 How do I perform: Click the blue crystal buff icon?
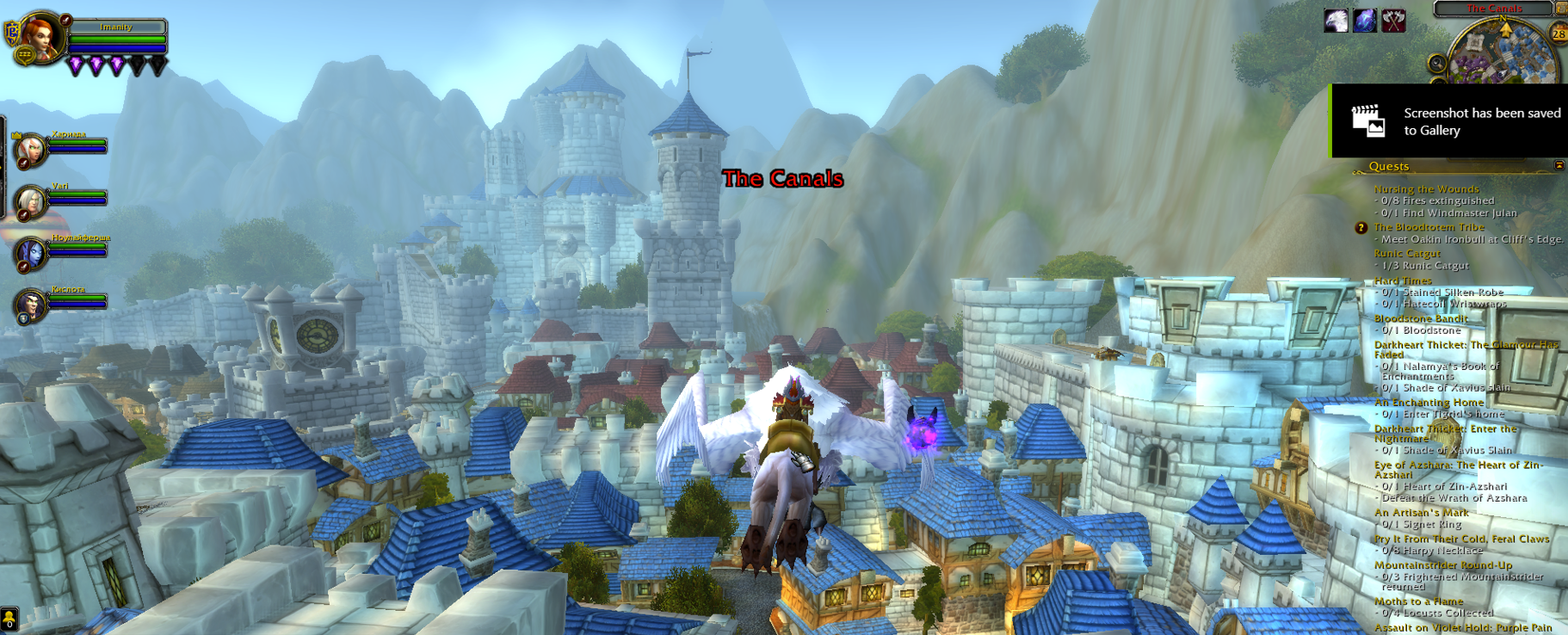pos(1365,21)
